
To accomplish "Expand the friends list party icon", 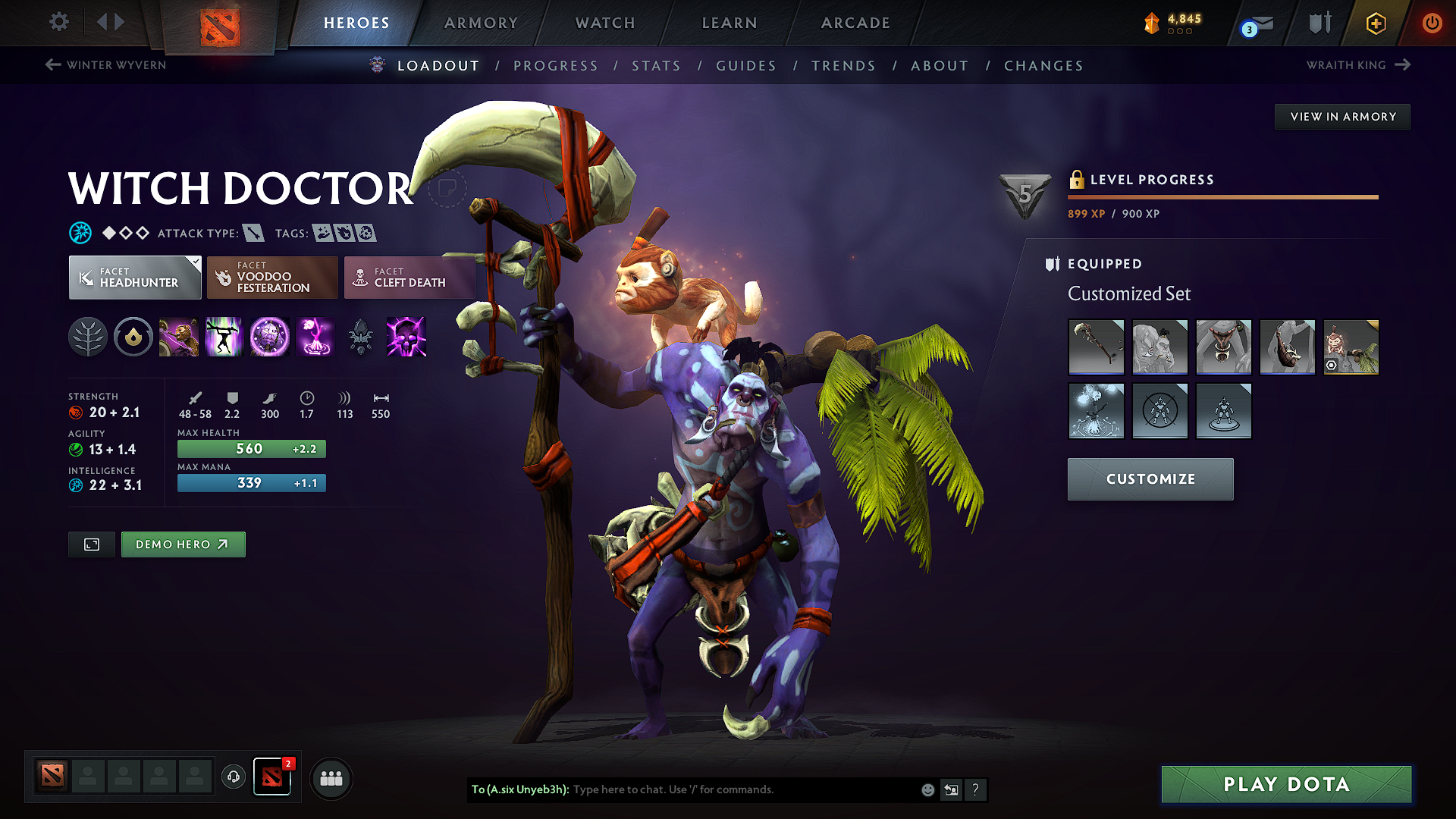I will (331, 778).
